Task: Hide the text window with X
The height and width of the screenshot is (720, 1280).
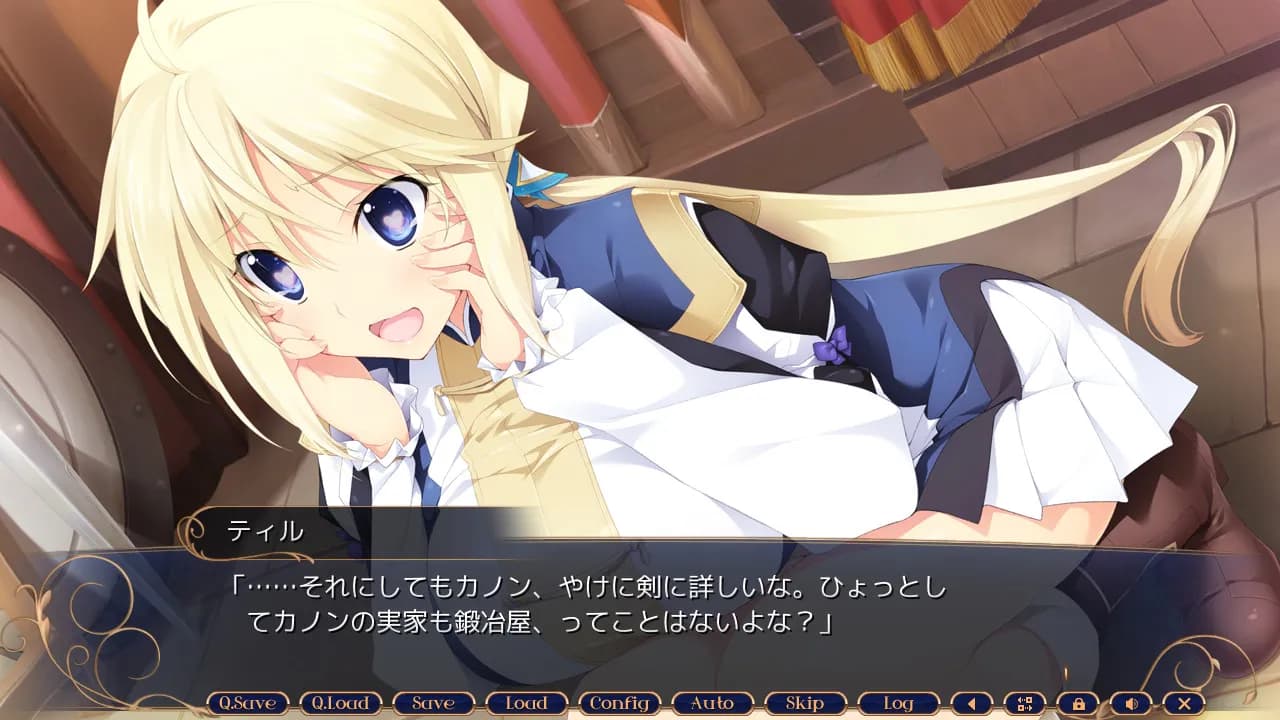Action: (1184, 703)
